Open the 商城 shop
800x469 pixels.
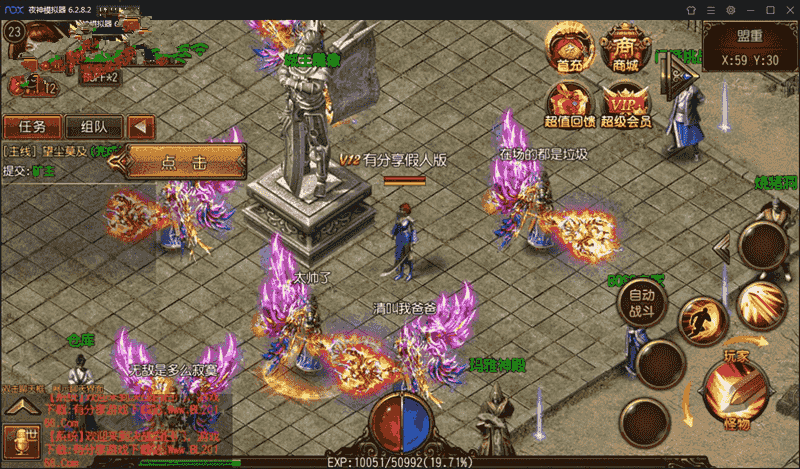point(625,48)
